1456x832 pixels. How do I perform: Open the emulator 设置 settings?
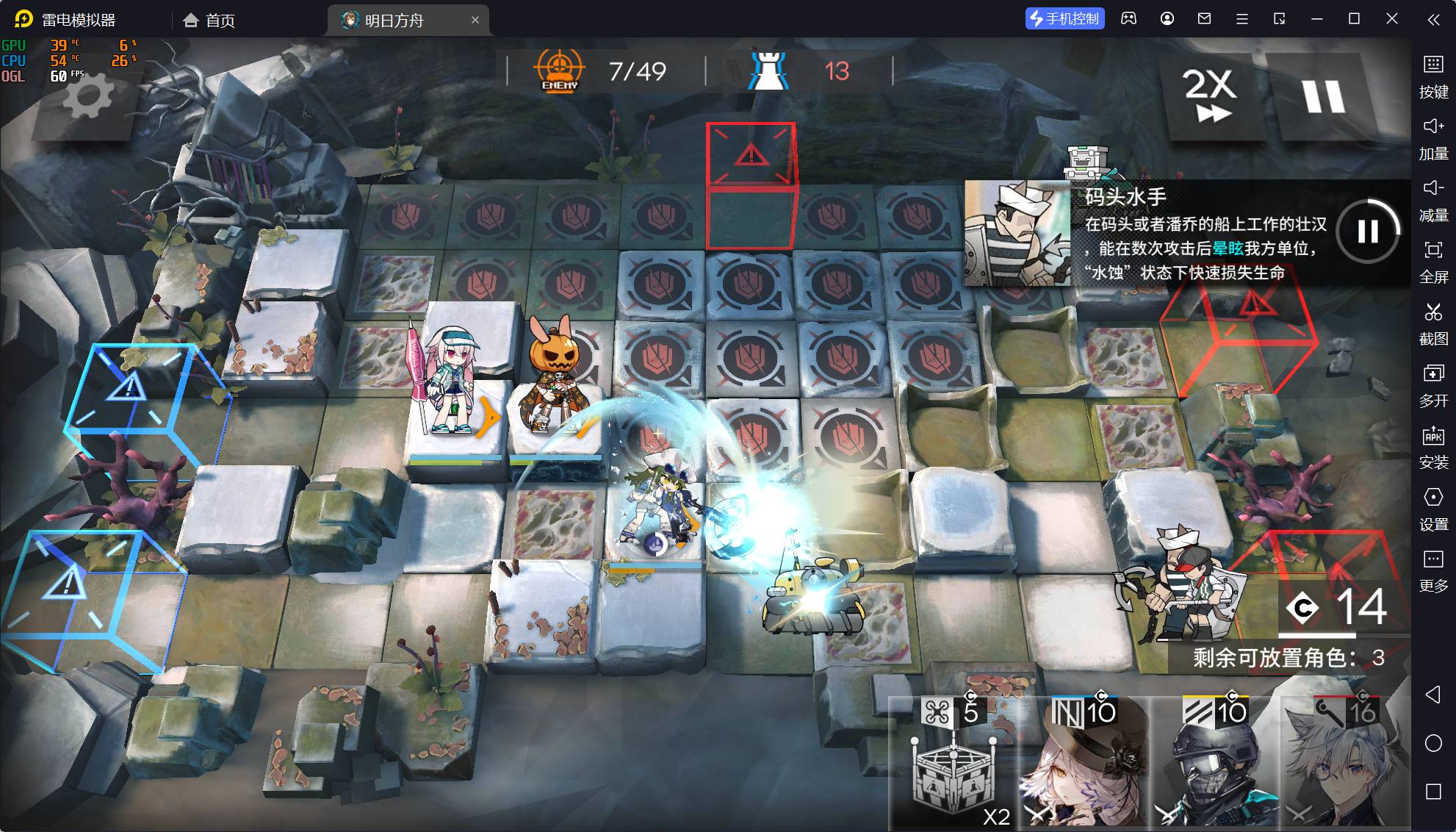click(1432, 508)
